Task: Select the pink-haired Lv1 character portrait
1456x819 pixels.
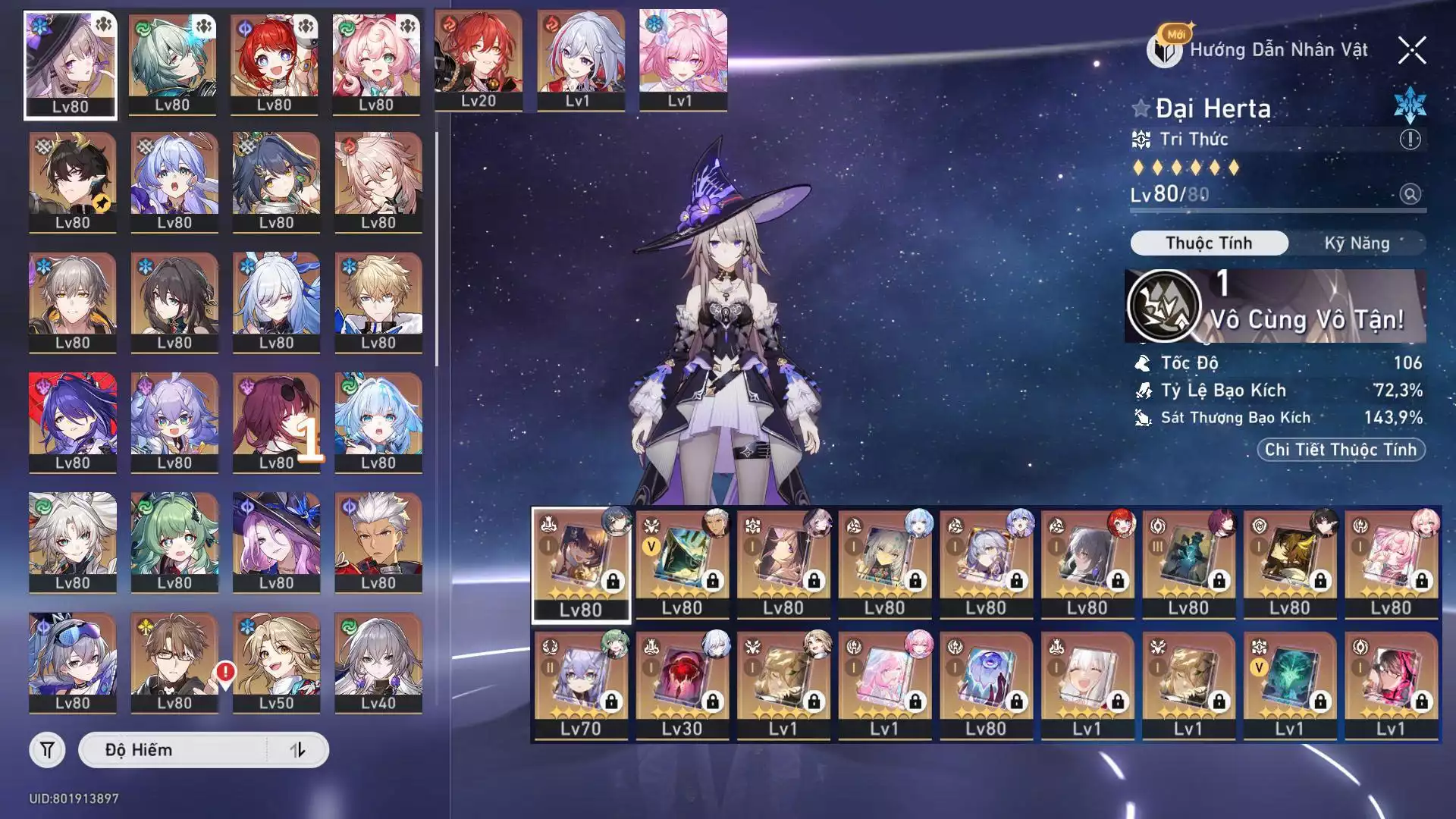Action: click(682, 61)
